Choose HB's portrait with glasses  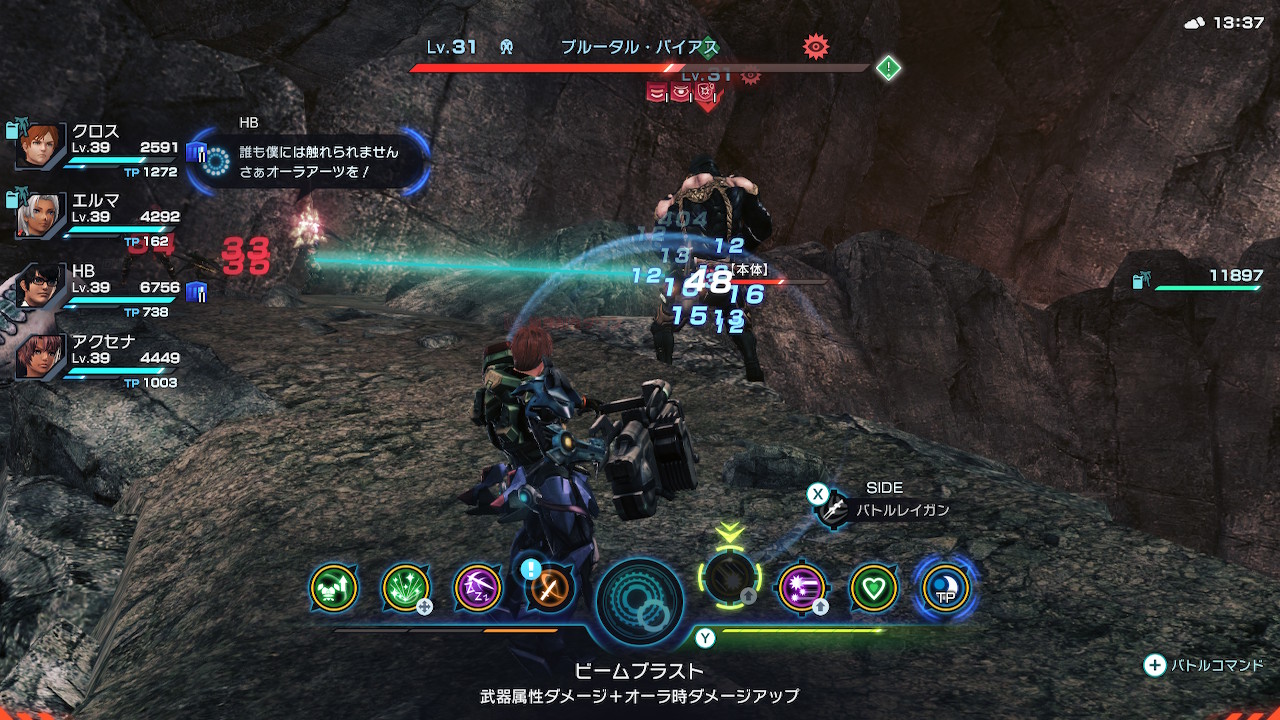tap(42, 287)
